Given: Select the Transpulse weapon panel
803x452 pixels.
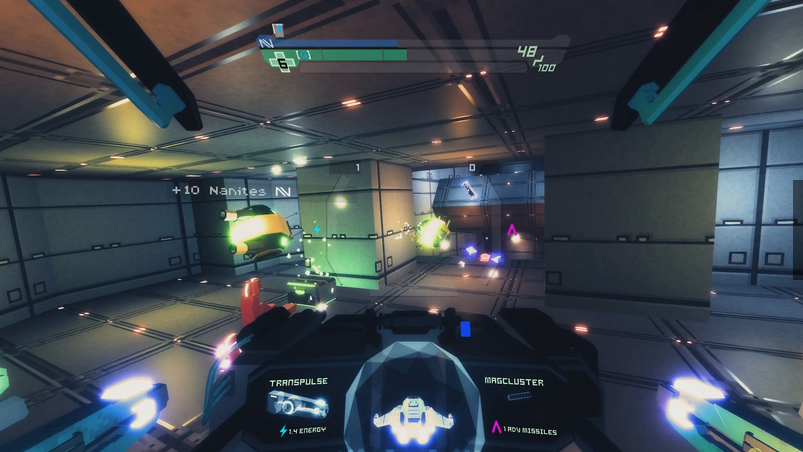Looking at the screenshot, I should tap(298, 405).
